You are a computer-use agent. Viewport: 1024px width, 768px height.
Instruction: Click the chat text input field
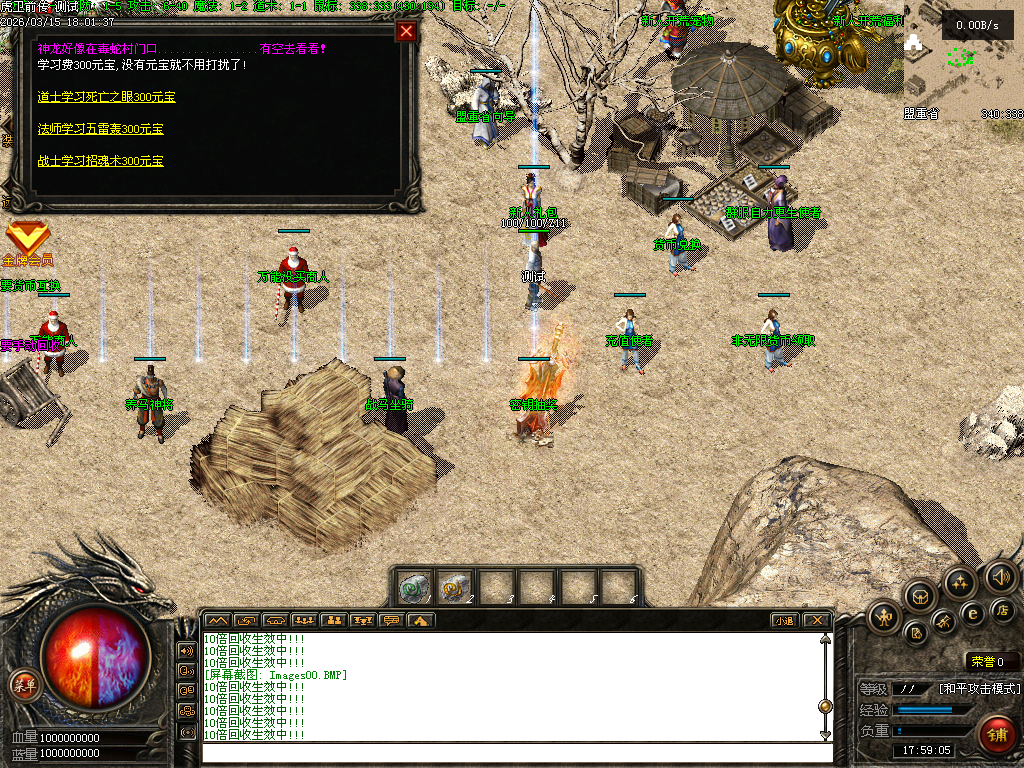[510, 752]
